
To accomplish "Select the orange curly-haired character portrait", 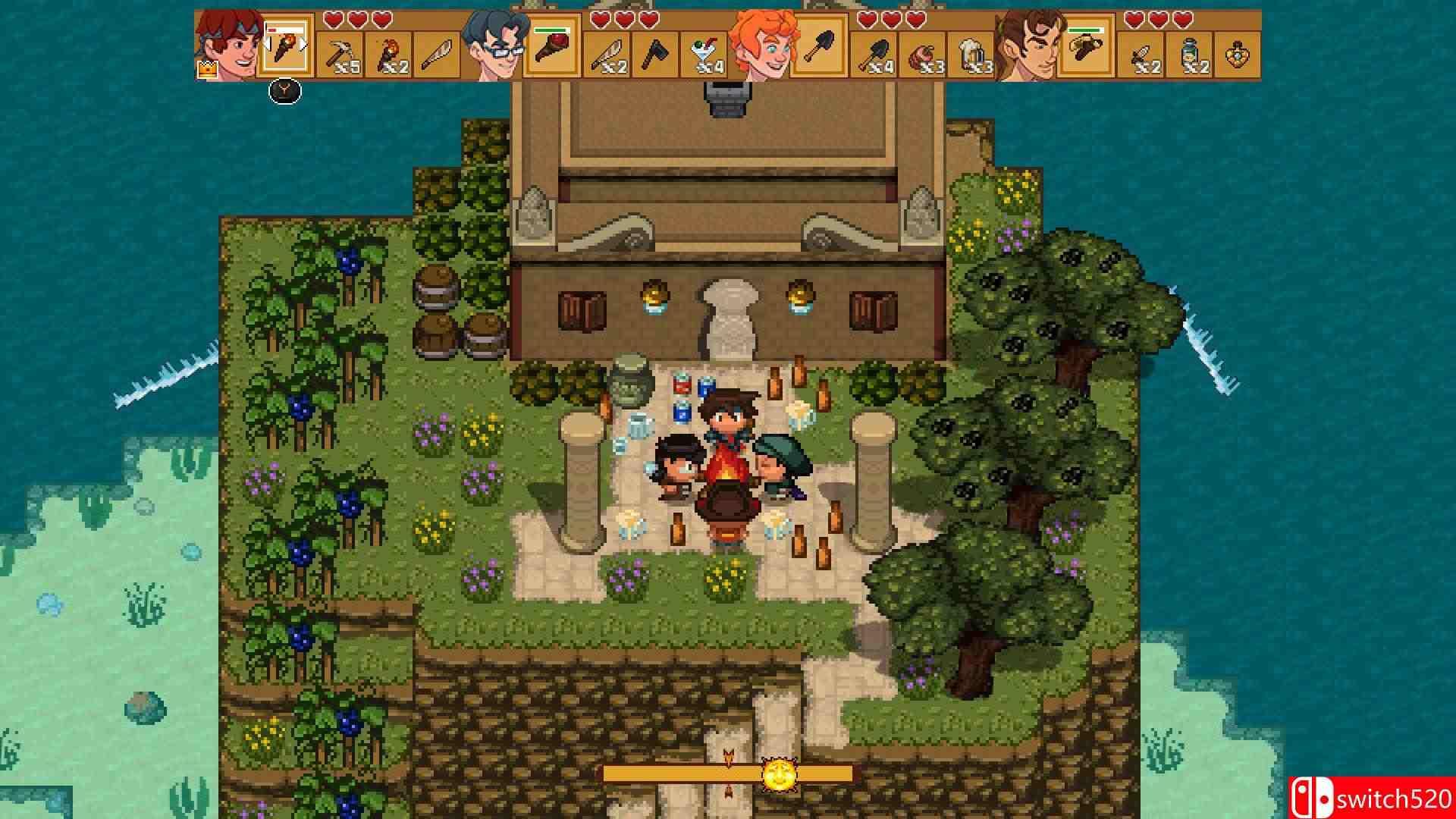I will (762, 47).
